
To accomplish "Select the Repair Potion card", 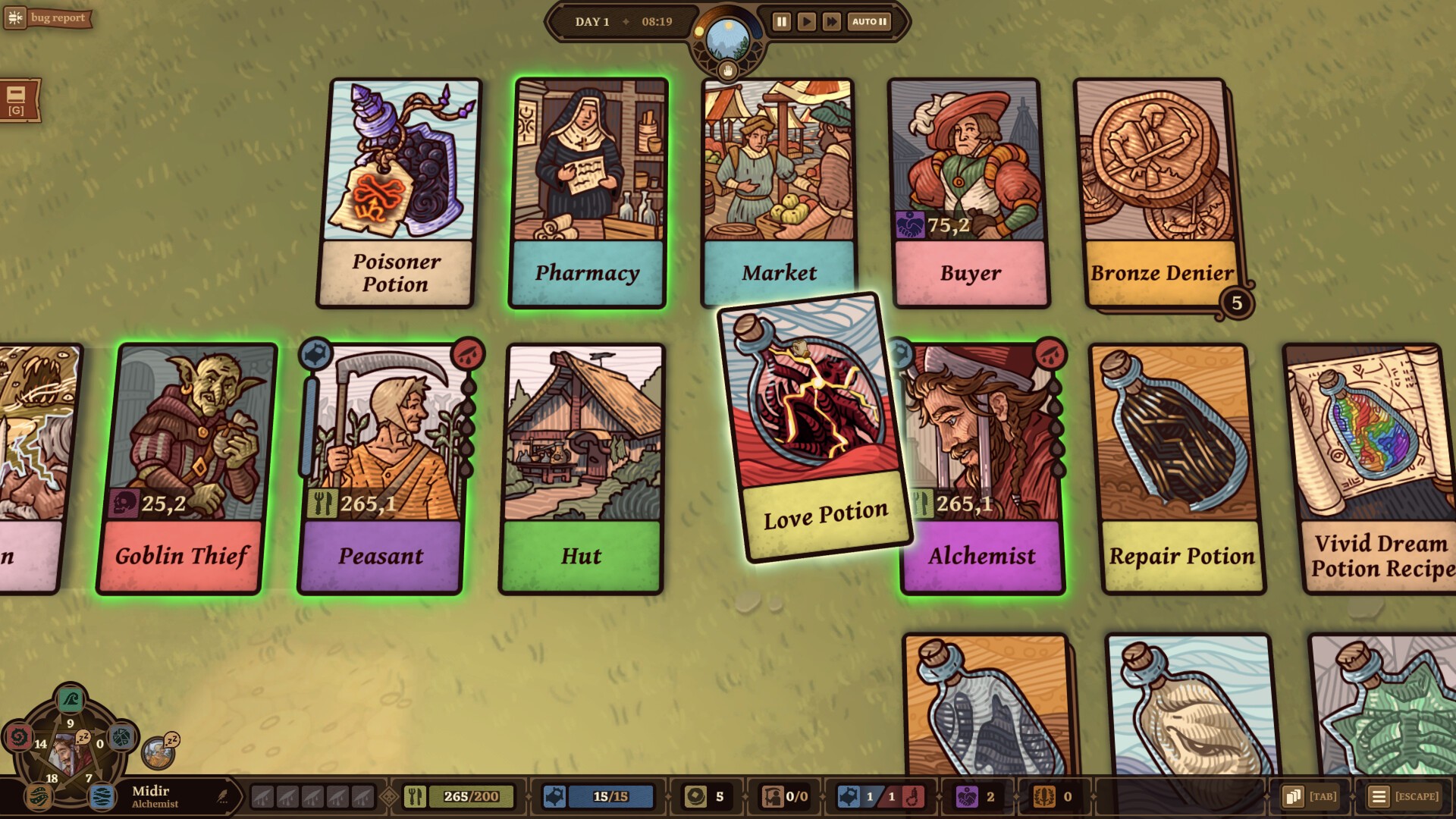I will 1179,466.
